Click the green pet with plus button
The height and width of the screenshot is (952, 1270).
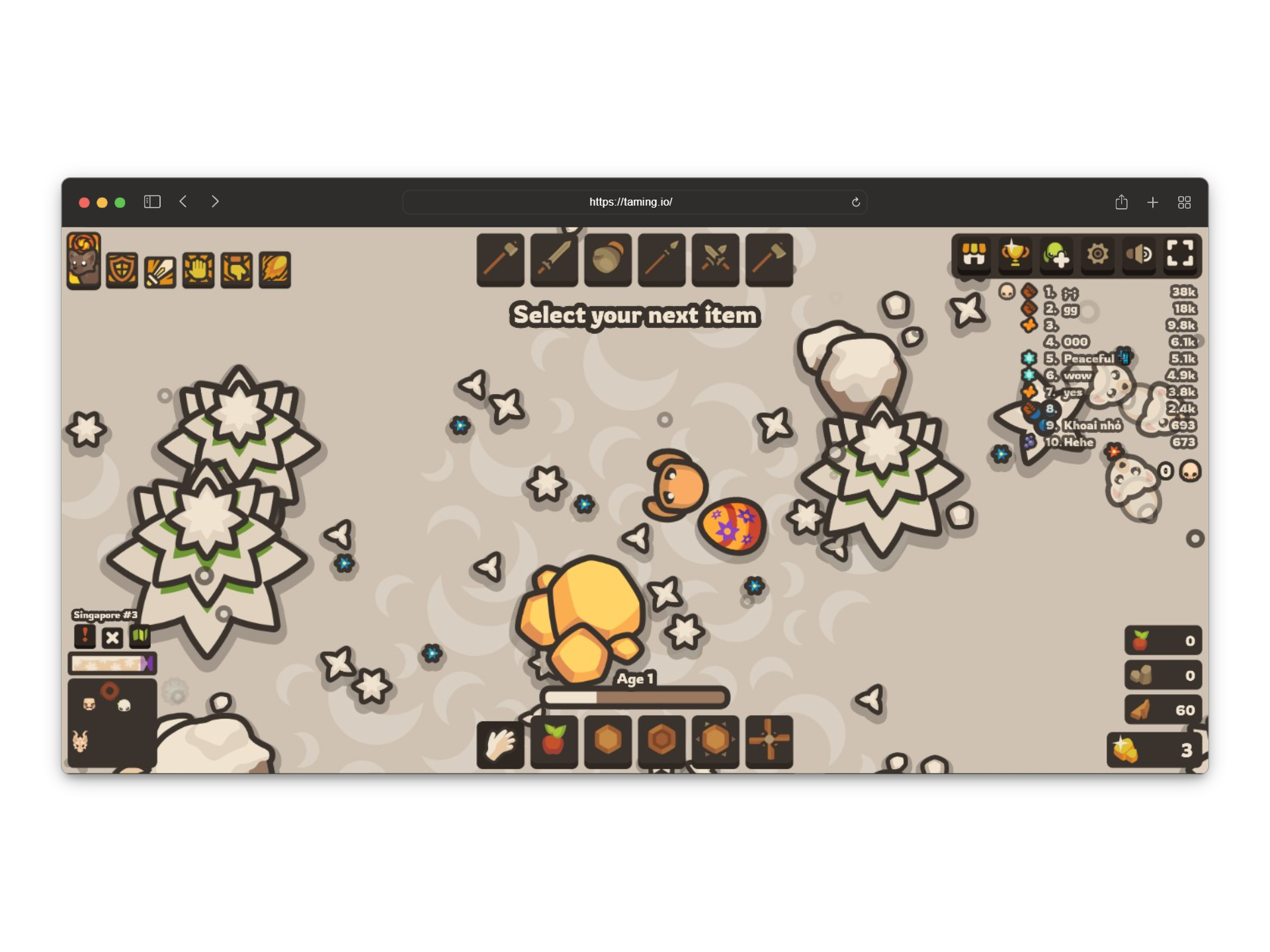1056,255
